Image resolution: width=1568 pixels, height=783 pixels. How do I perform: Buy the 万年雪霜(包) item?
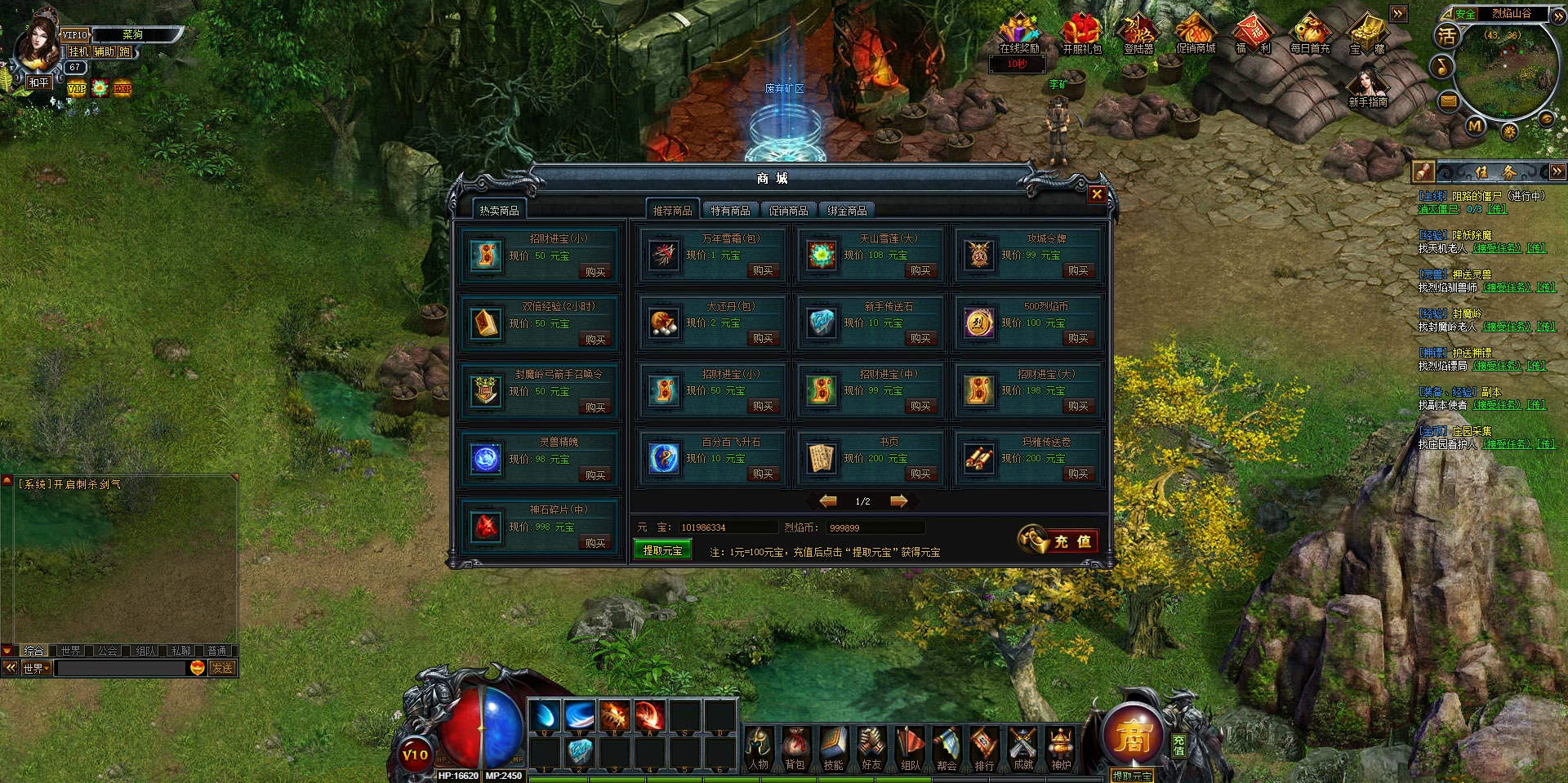(762, 270)
